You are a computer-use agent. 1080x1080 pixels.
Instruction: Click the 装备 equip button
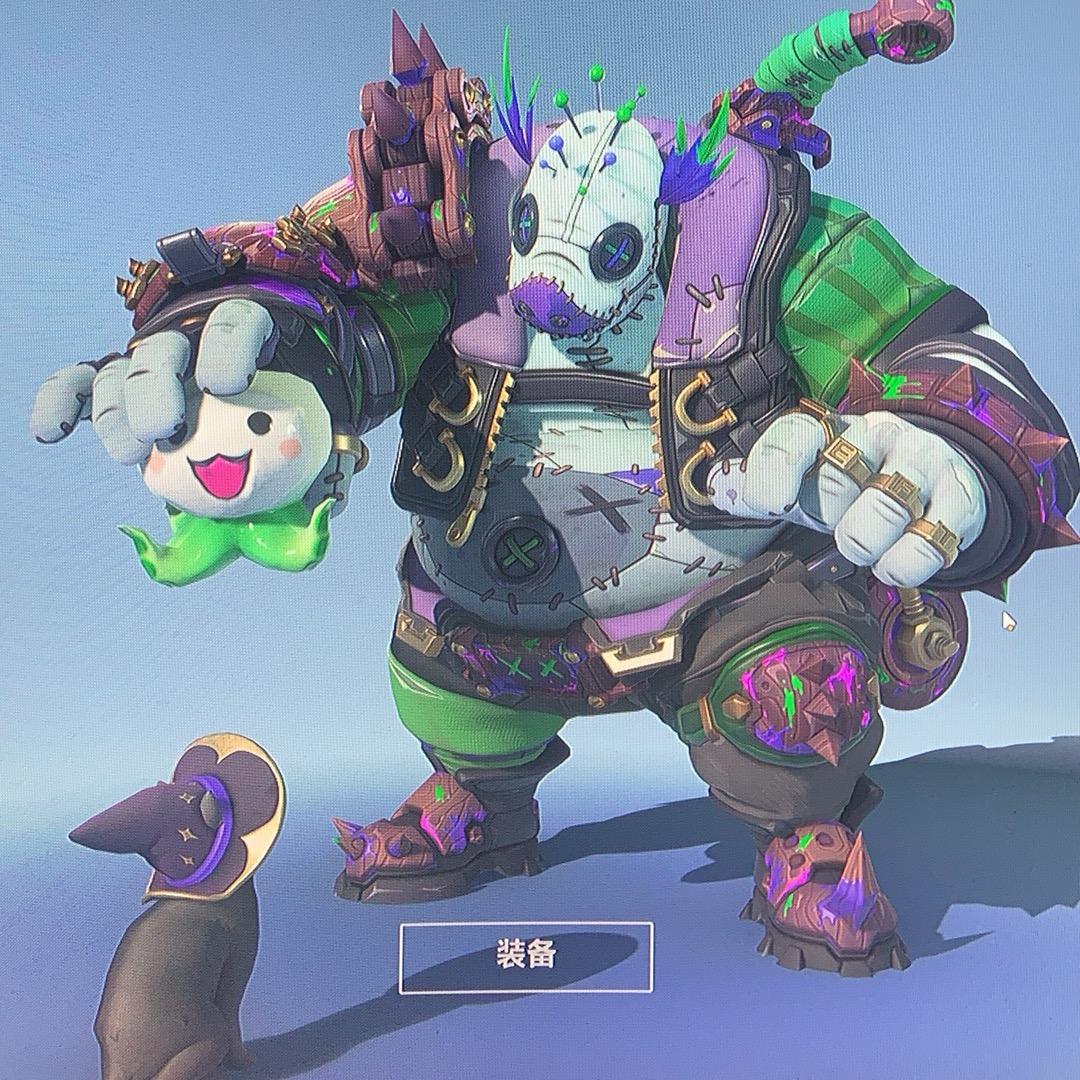(526, 957)
